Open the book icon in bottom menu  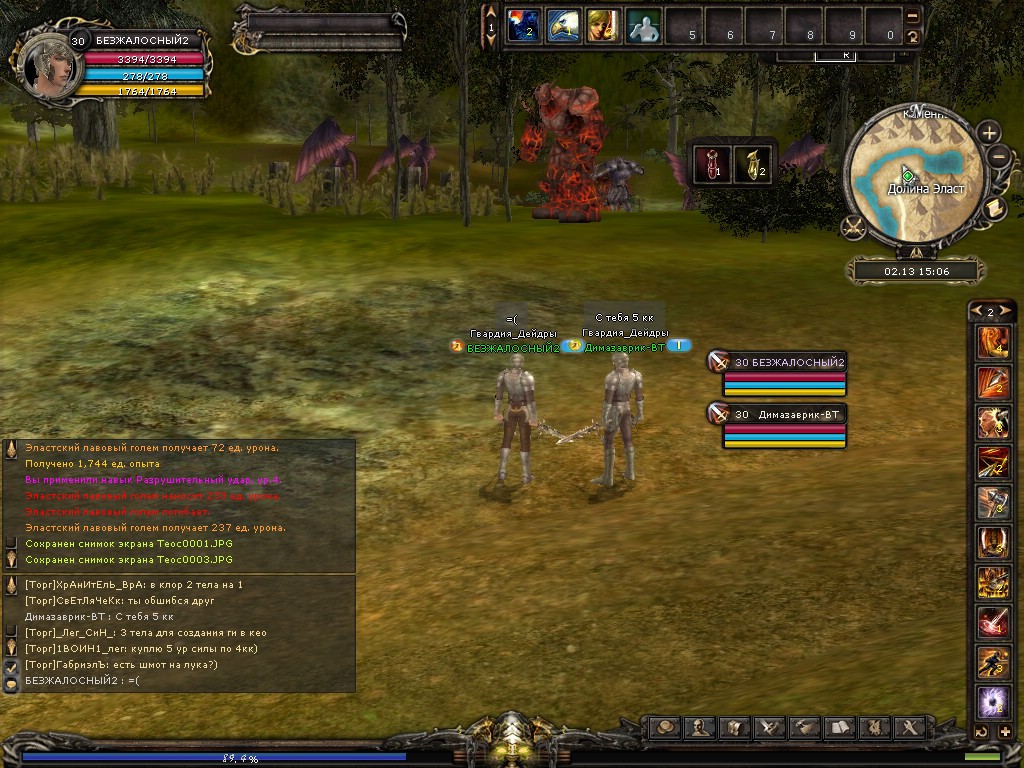click(x=841, y=726)
